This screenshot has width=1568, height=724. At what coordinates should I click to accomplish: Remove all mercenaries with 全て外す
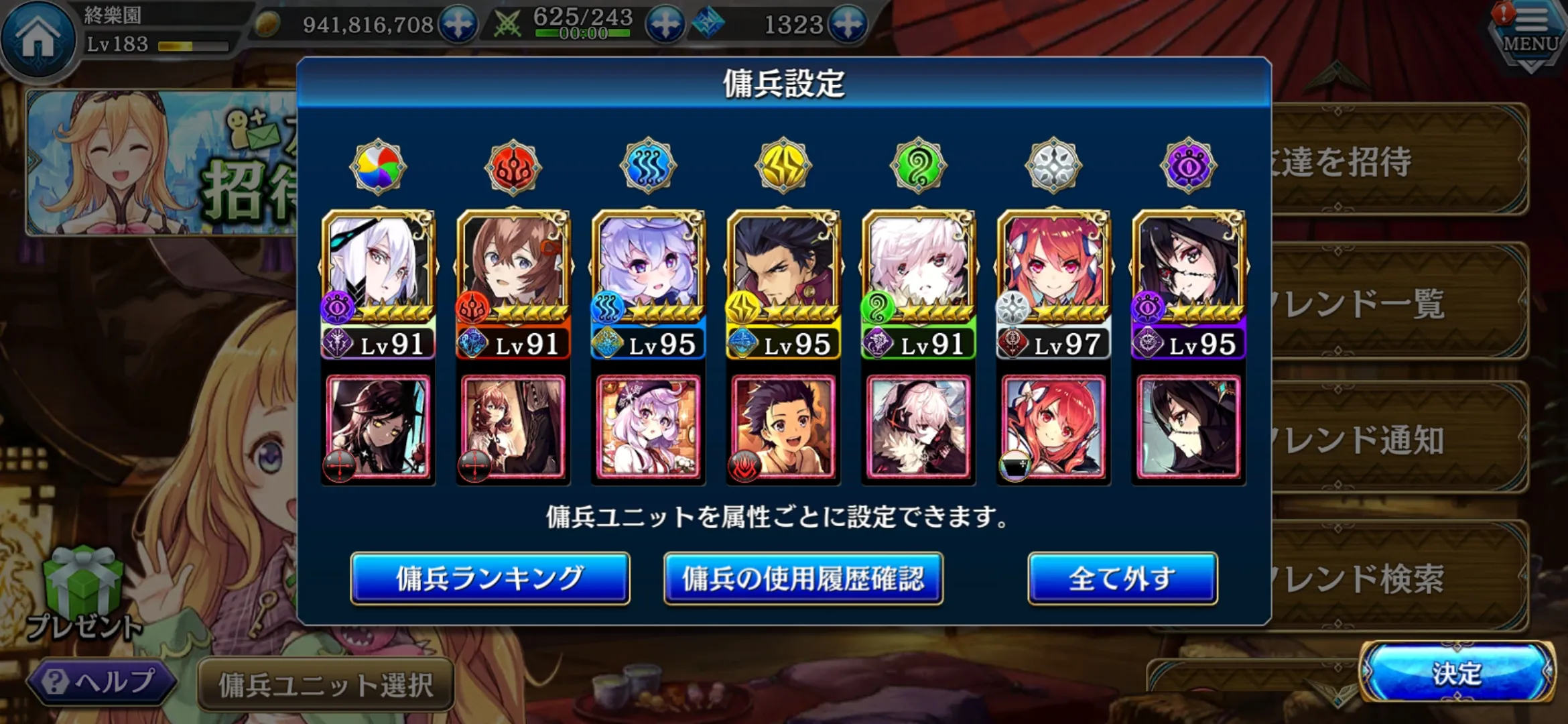pyautogui.click(x=1122, y=578)
